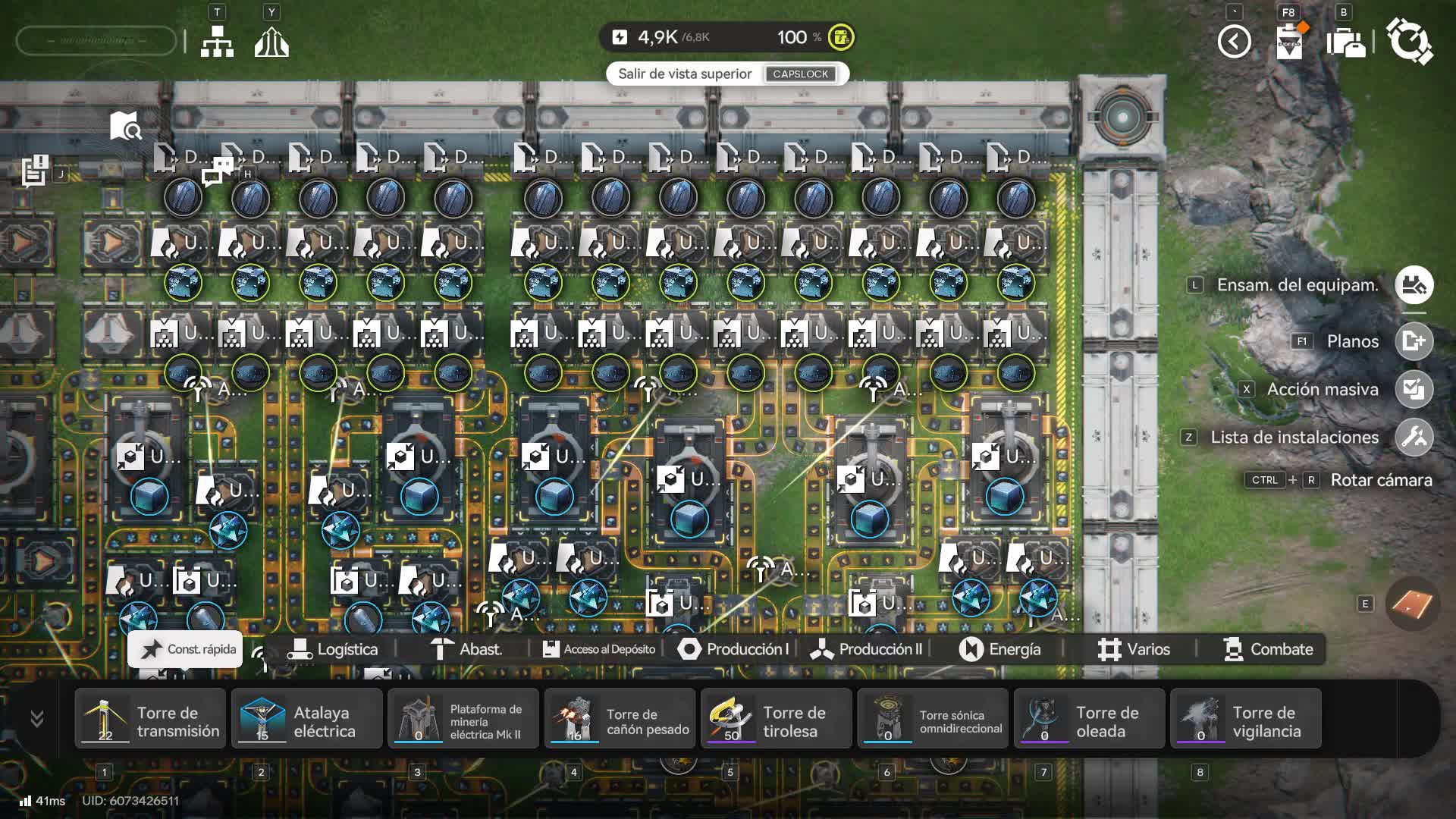Viewport: 1456px width, 819px height.
Task: Select the Torre de vigilancia slot
Action: 1246,719
